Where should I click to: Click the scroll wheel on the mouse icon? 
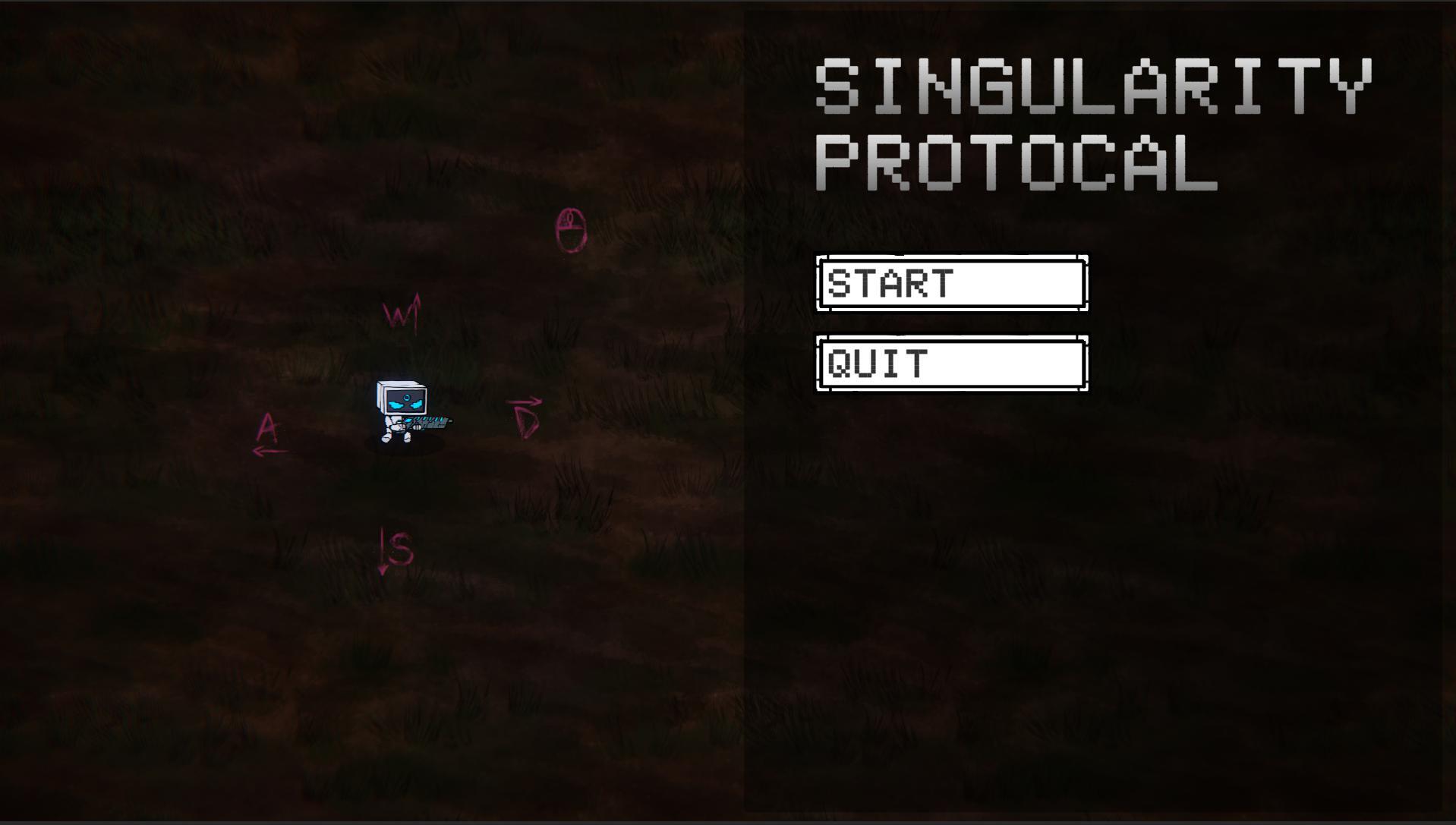tap(569, 219)
